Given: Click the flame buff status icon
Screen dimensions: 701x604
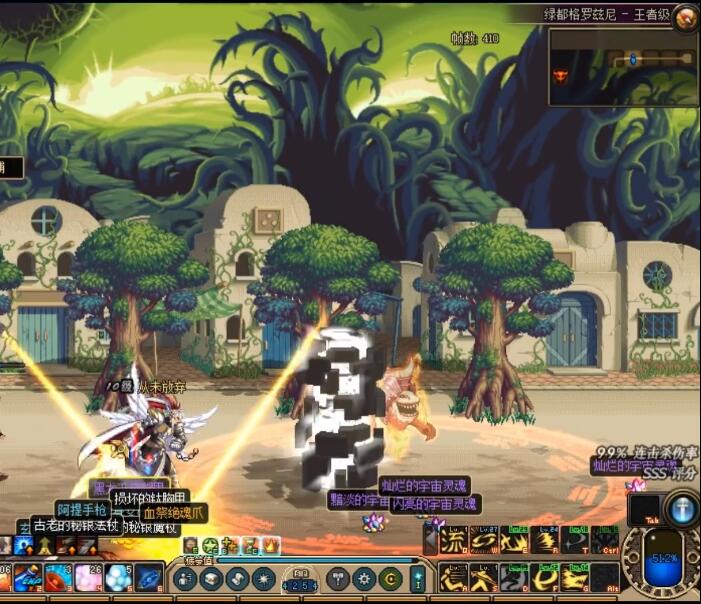Looking at the screenshot, I should (x=272, y=545).
